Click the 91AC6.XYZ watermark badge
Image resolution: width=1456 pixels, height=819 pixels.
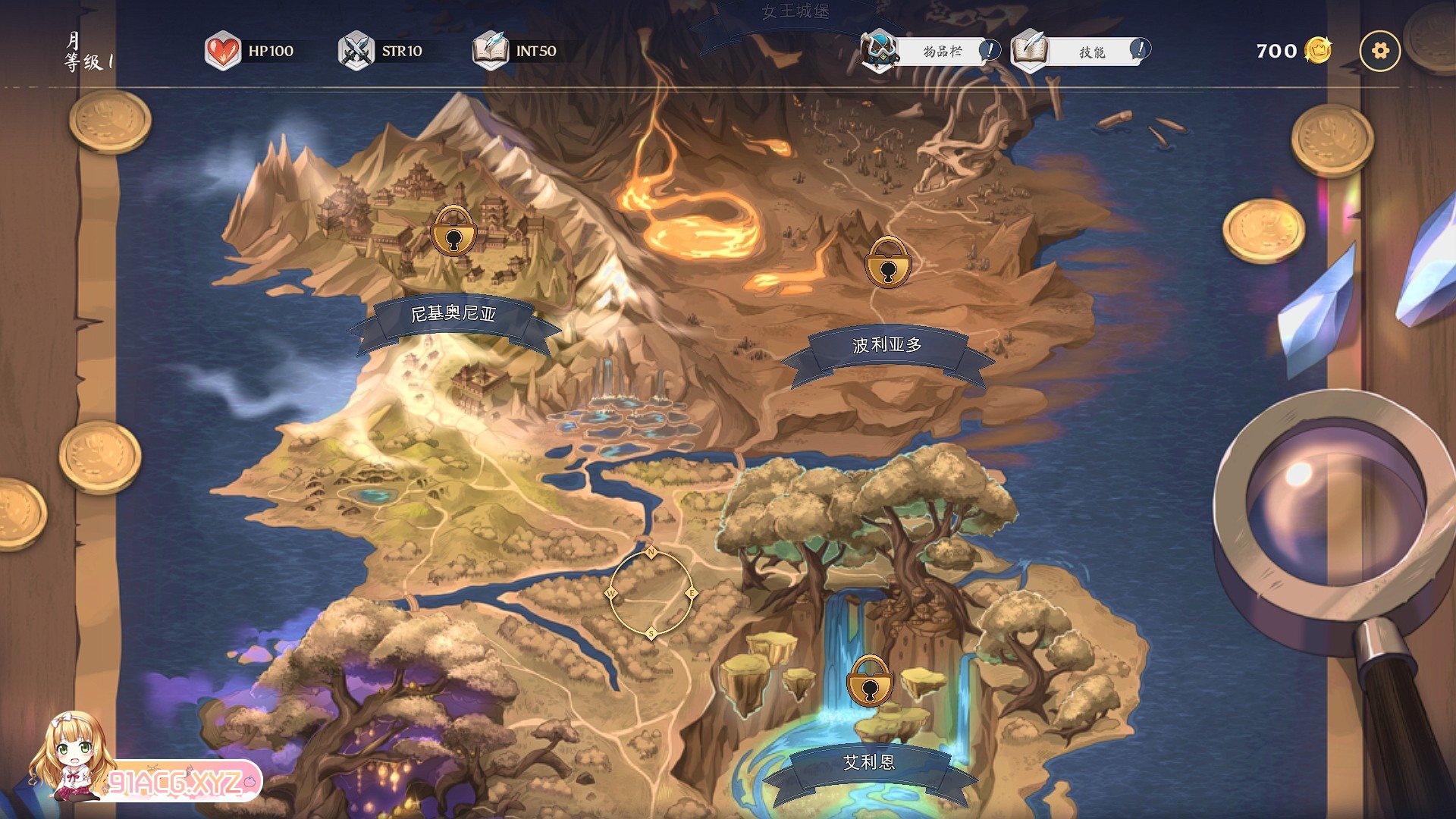click(x=178, y=782)
